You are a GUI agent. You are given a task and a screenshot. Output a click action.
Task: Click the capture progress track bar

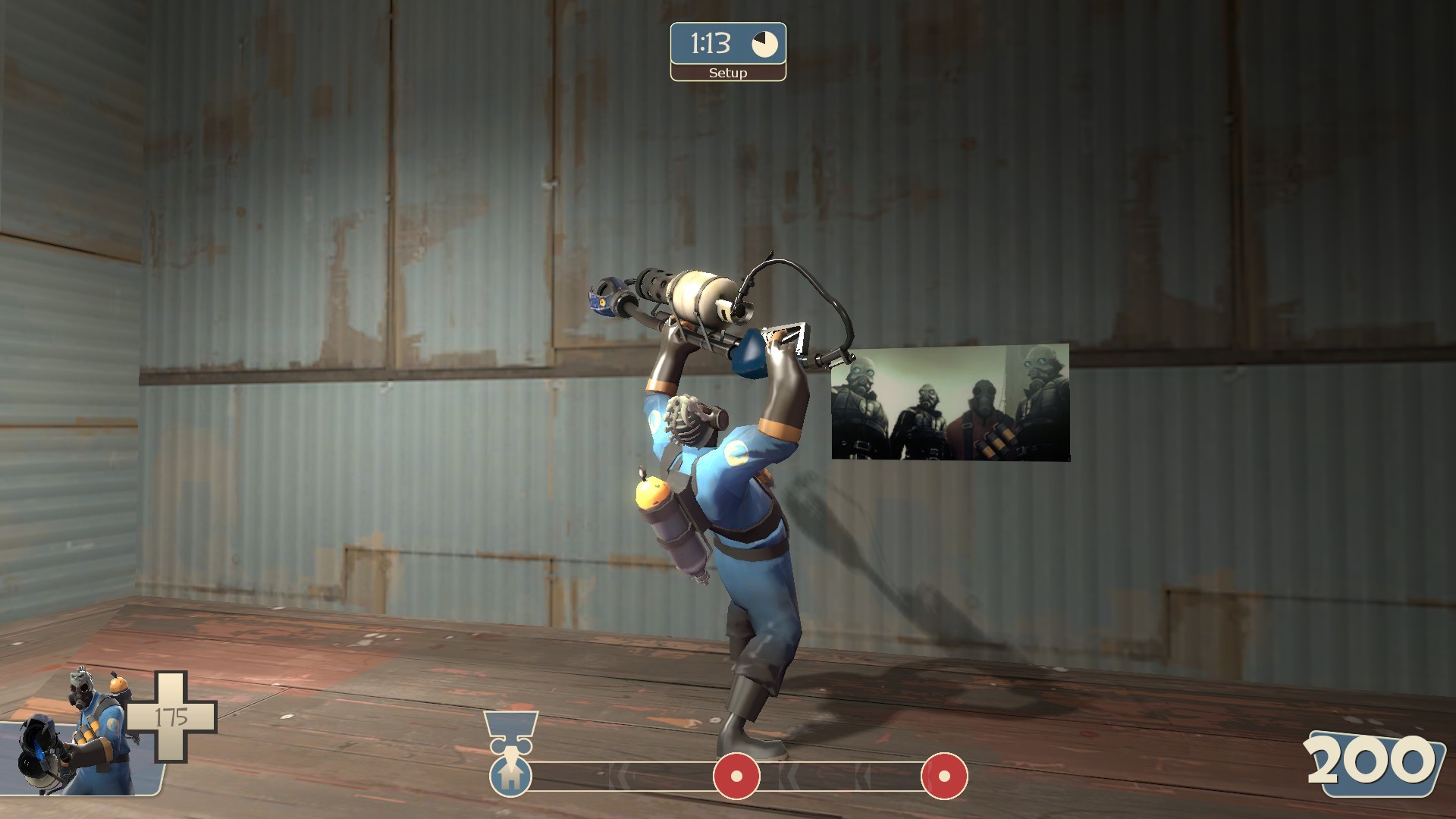click(x=667, y=773)
